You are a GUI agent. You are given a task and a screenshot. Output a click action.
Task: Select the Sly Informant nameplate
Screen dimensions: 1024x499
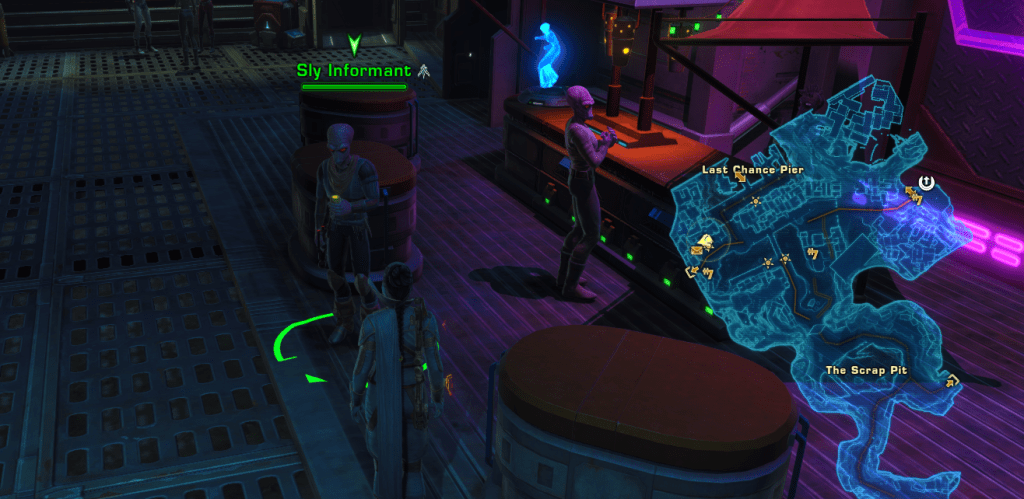pyautogui.click(x=354, y=71)
